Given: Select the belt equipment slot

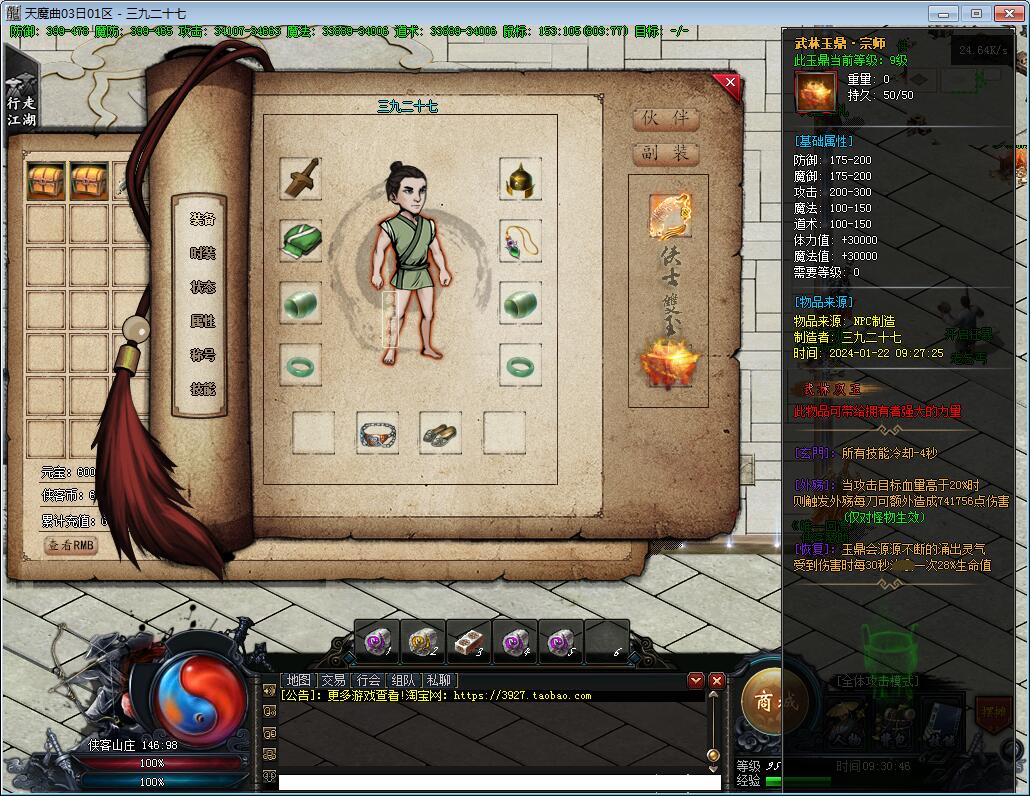Looking at the screenshot, I should [x=377, y=433].
